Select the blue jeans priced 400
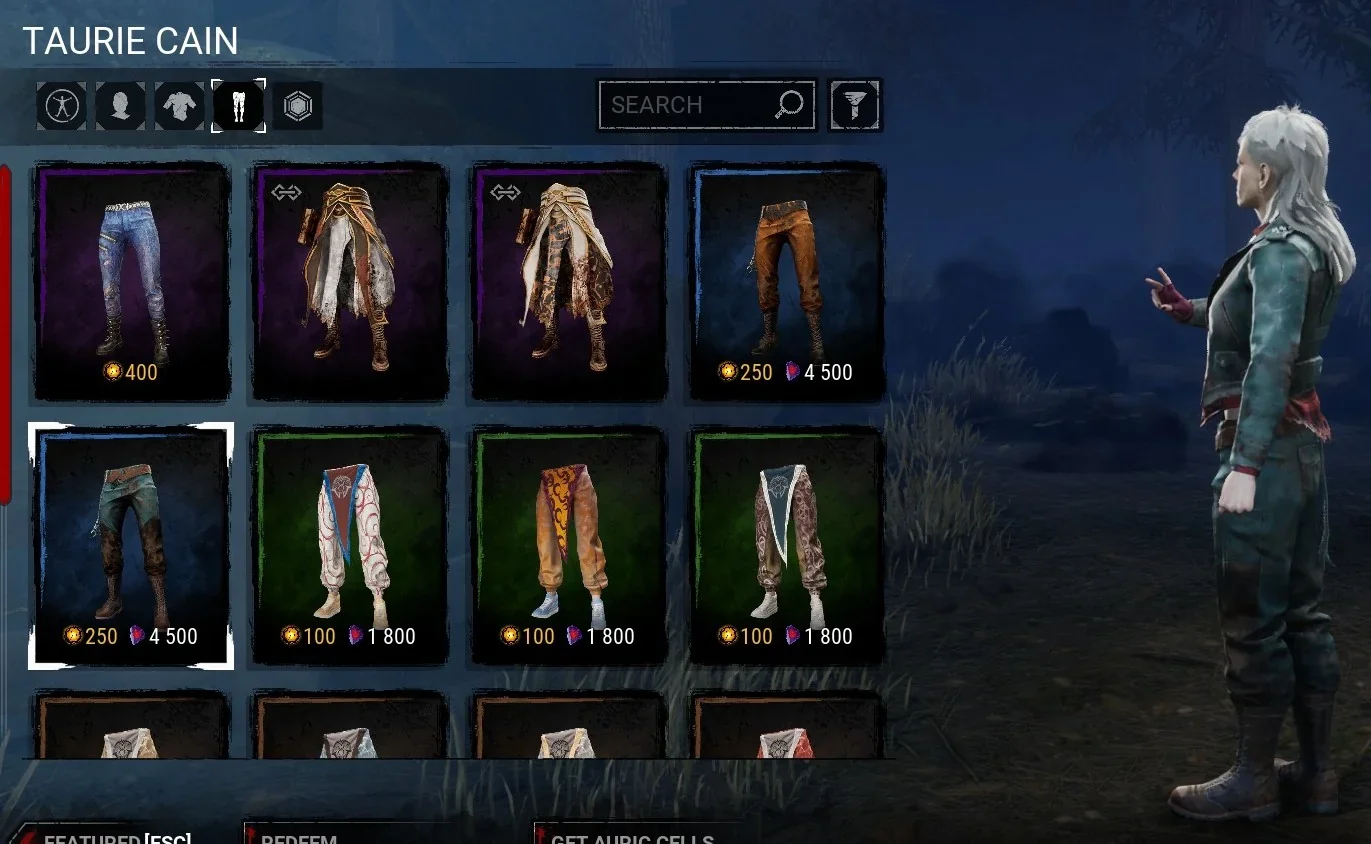The image size is (1371, 844). (x=131, y=282)
